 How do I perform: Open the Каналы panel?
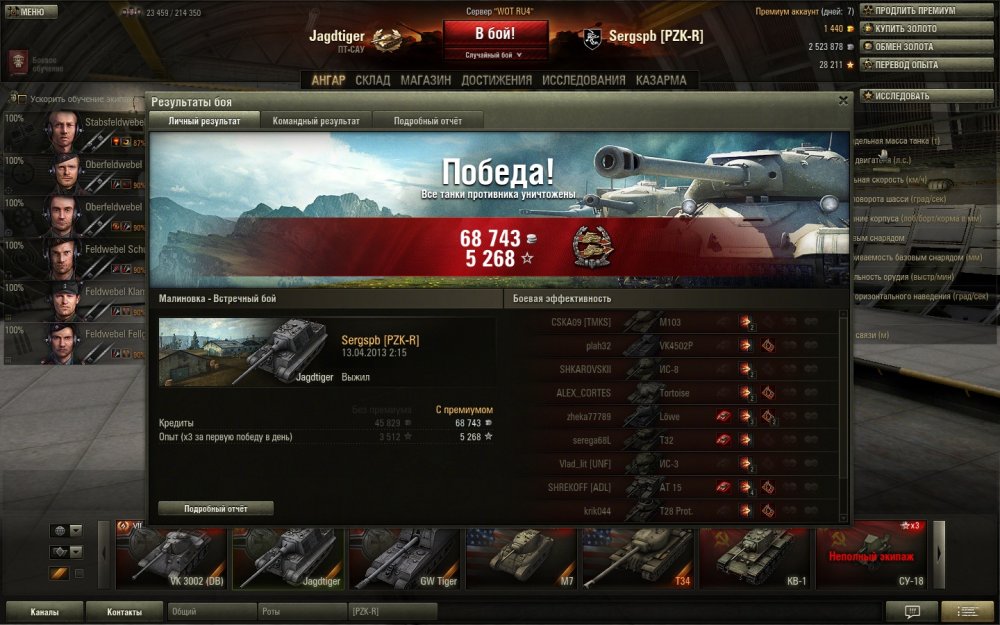click(44, 611)
